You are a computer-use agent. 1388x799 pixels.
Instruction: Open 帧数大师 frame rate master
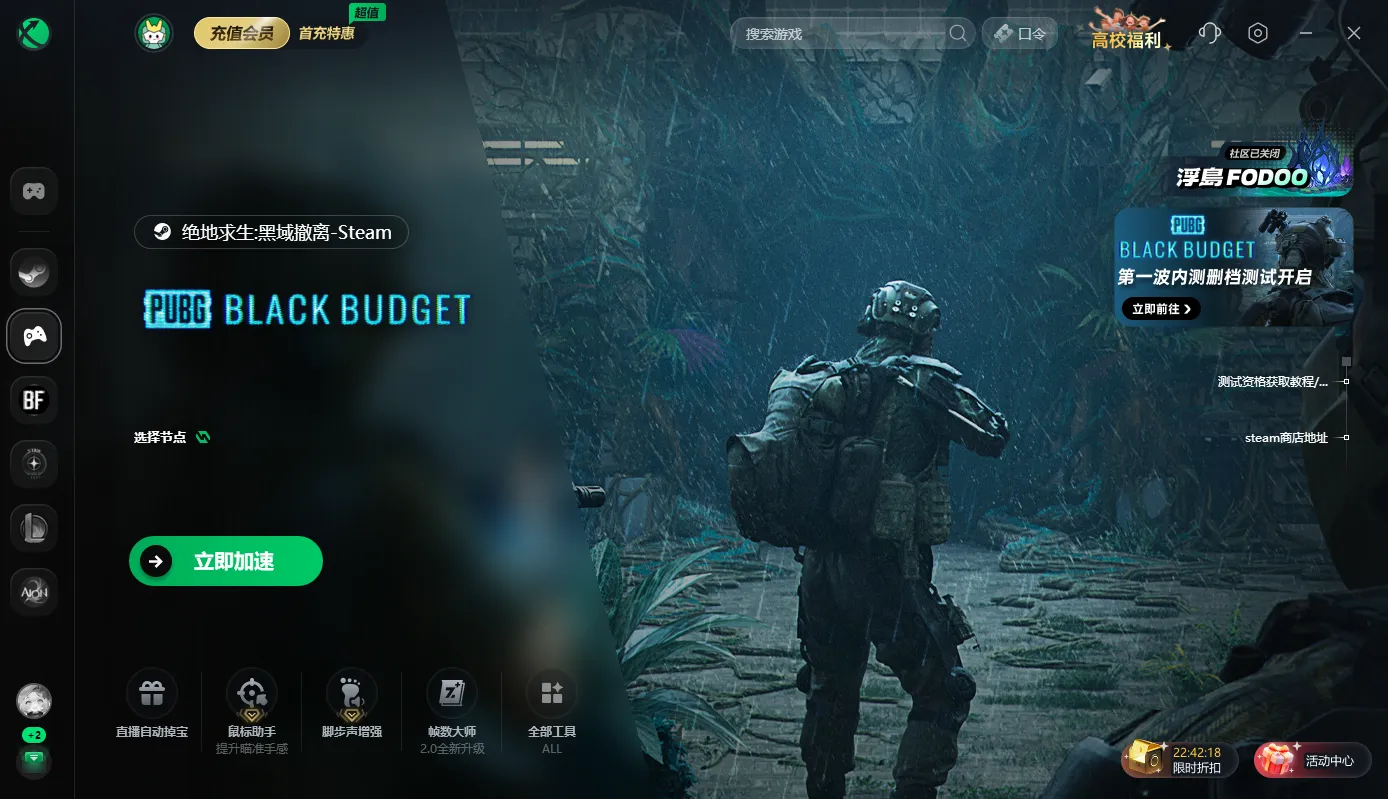click(x=452, y=691)
